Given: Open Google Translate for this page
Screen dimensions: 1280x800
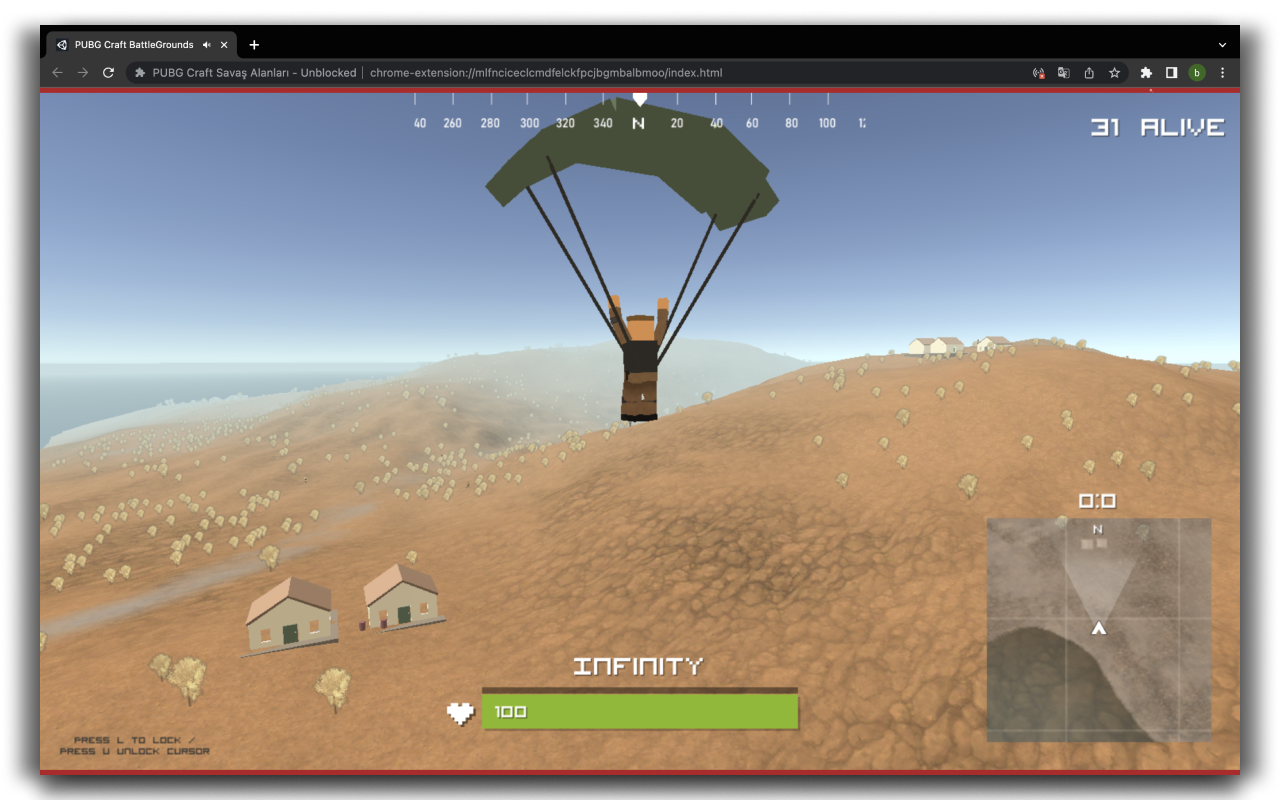Looking at the screenshot, I should tap(1063, 72).
